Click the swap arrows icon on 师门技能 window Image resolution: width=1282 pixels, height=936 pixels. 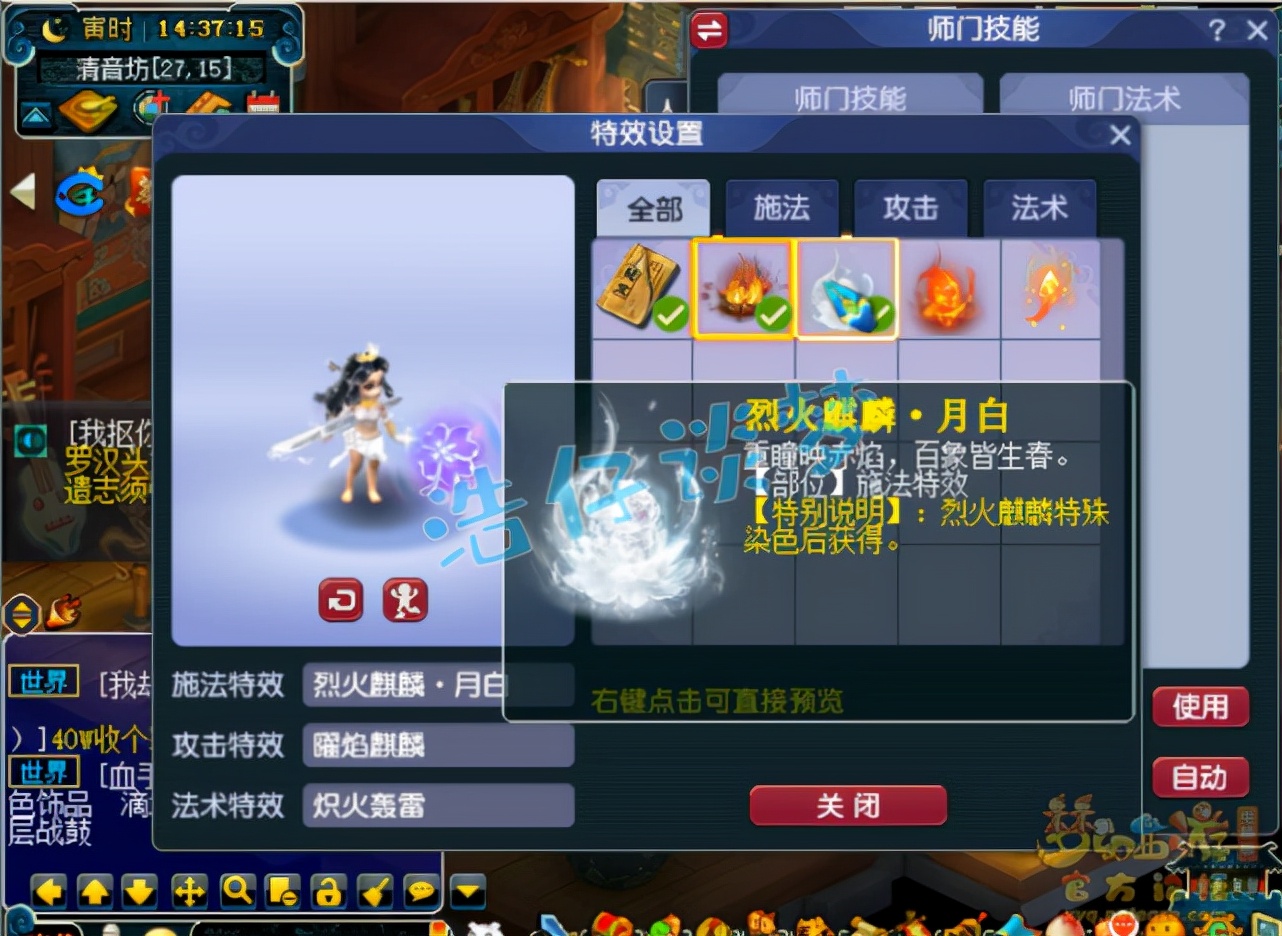click(x=709, y=31)
